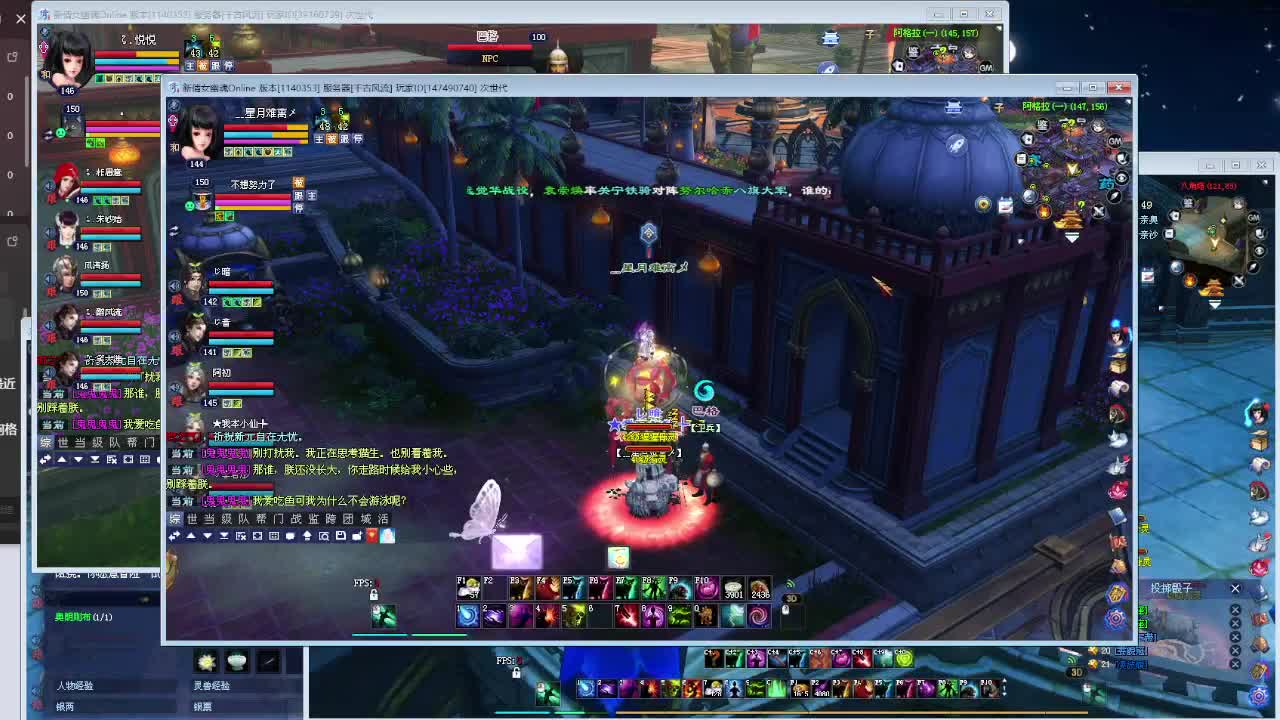This screenshot has width=1280, height=720.
Task: Click the chat scroll-down arrow in the chat toolbar
Action: tap(208, 536)
